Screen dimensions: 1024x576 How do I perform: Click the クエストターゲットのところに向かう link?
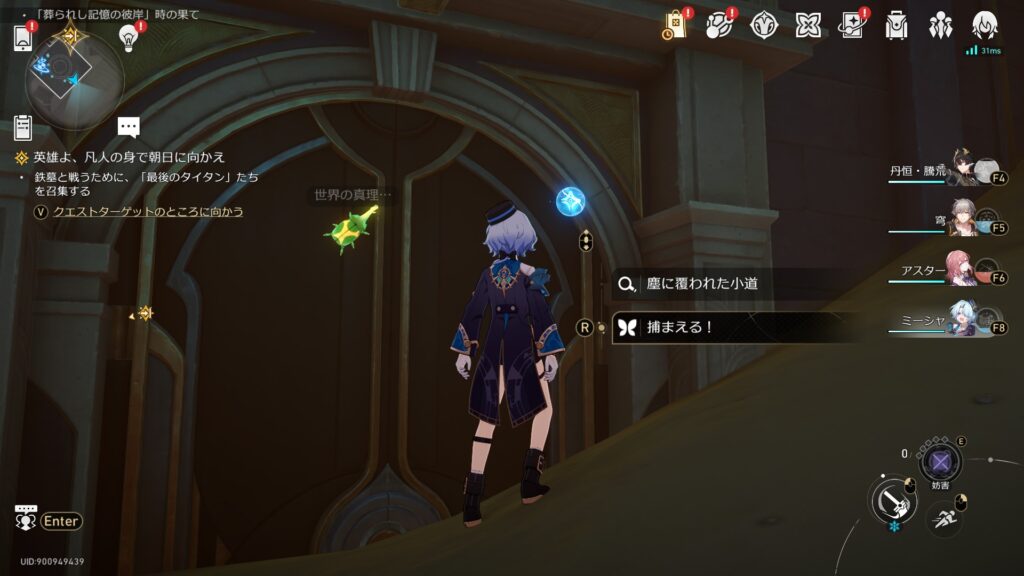[x=148, y=212]
